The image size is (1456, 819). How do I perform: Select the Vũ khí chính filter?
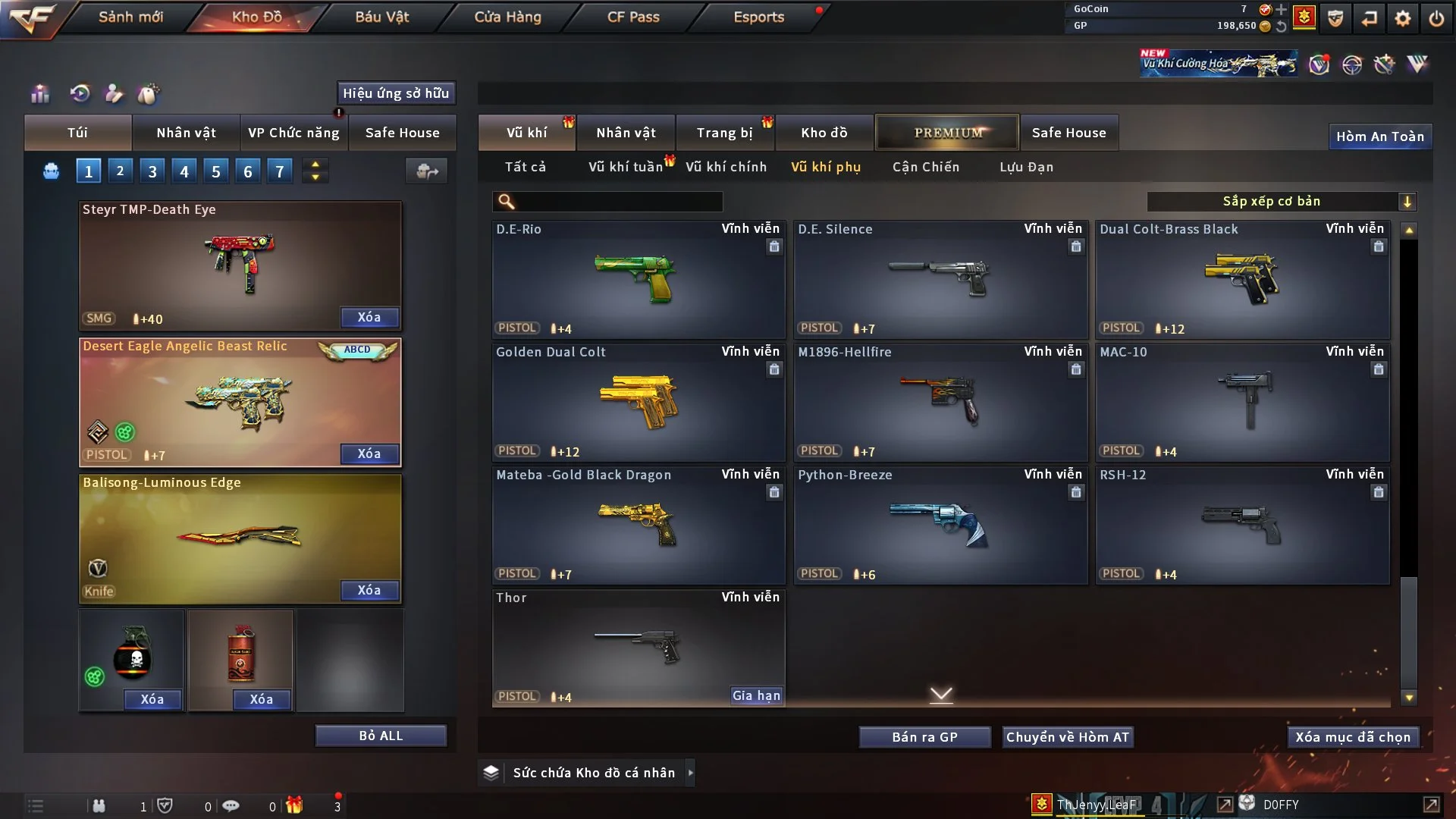coord(726,167)
